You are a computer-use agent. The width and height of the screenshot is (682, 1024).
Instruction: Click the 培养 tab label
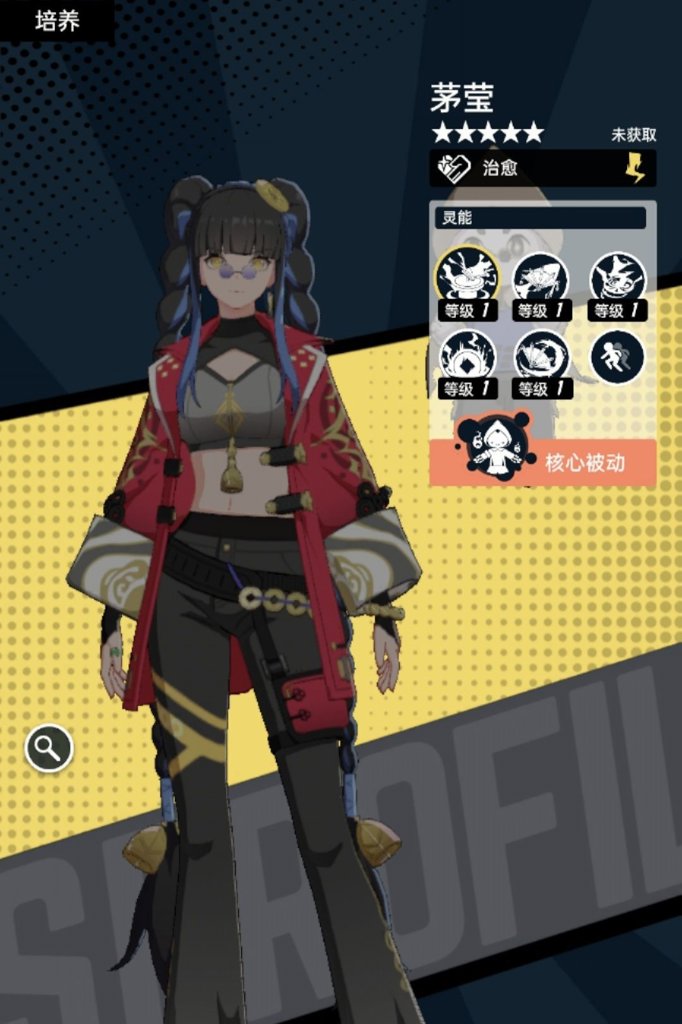(57, 21)
